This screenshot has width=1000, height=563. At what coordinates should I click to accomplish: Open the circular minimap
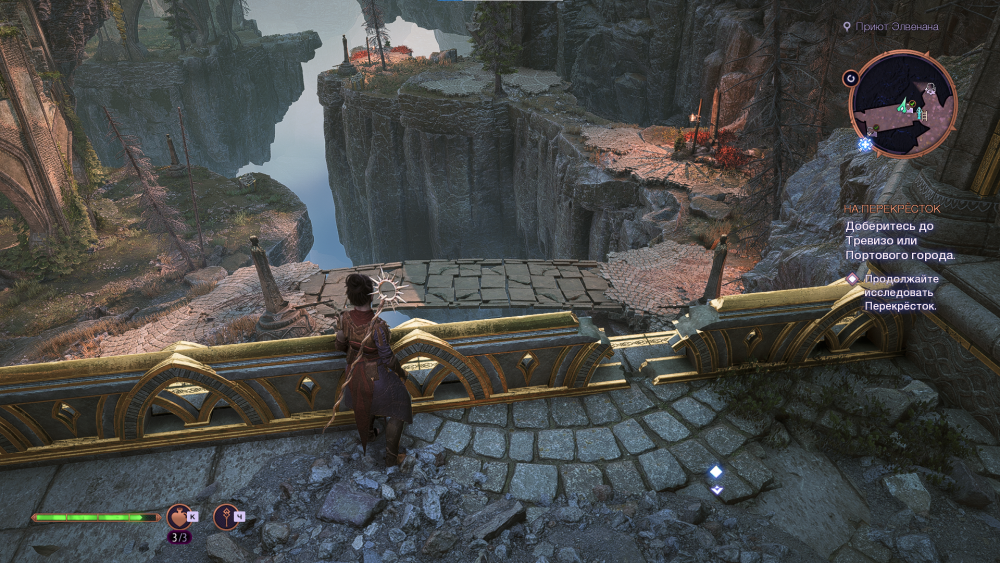[x=904, y=105]
